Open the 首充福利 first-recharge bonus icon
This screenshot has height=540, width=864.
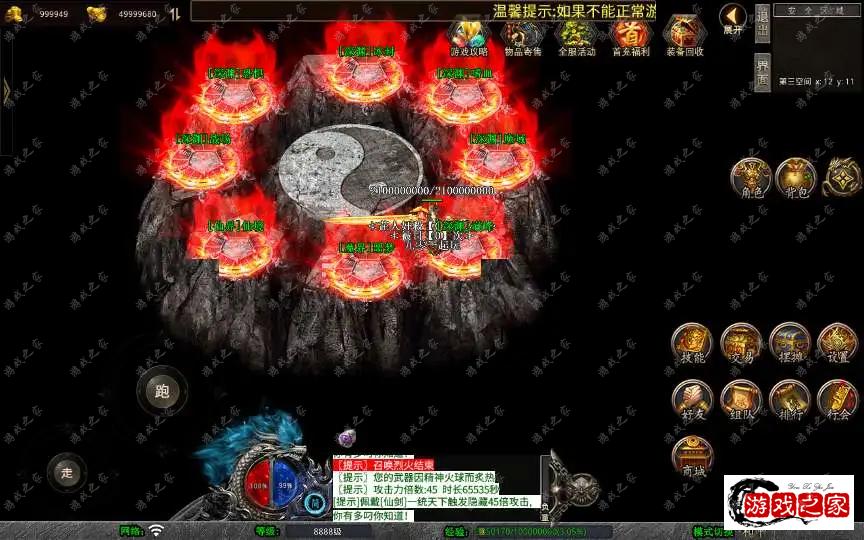click(630, 35)
